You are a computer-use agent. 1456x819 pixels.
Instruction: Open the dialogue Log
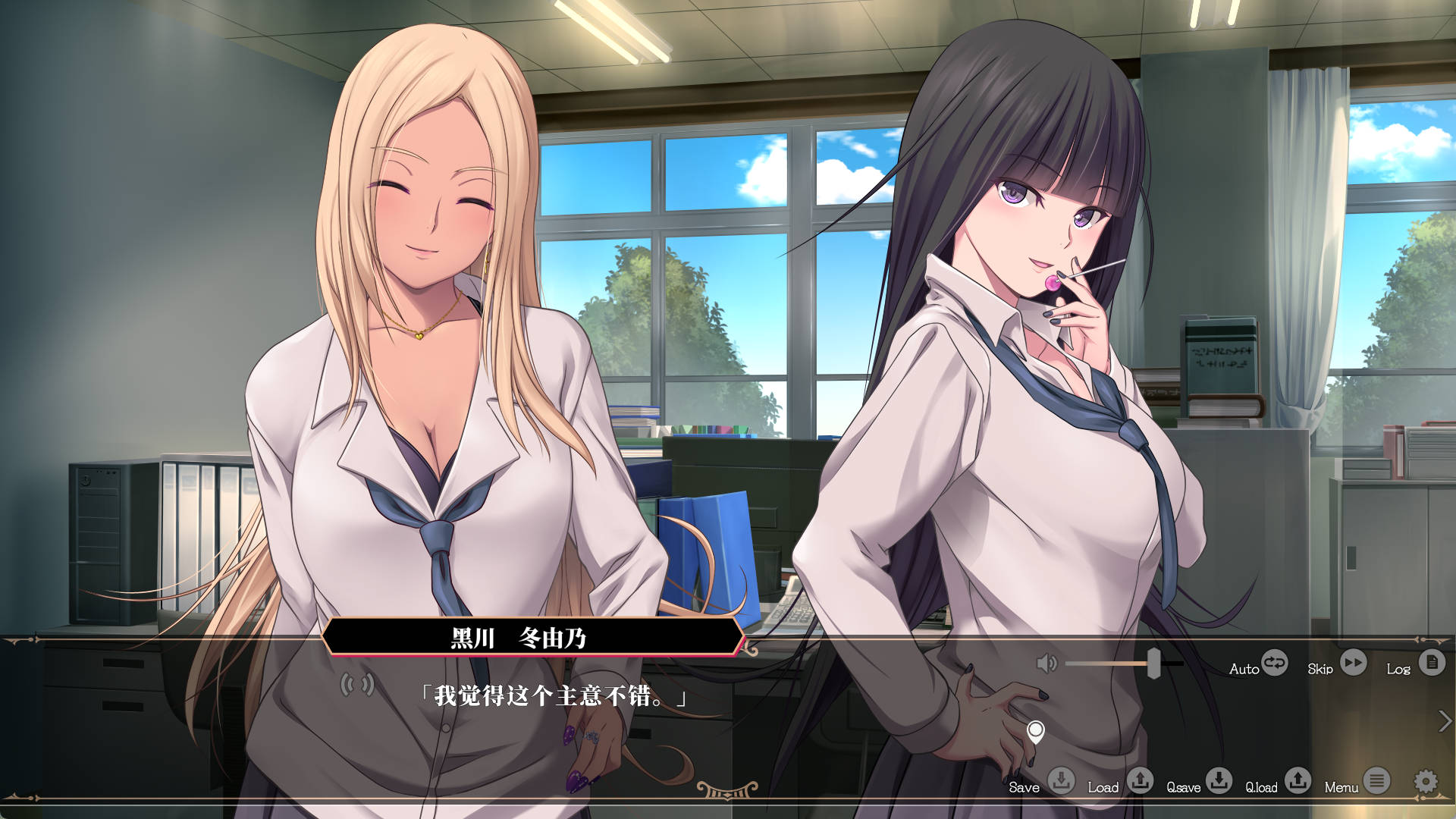[x=1432, y=664]
